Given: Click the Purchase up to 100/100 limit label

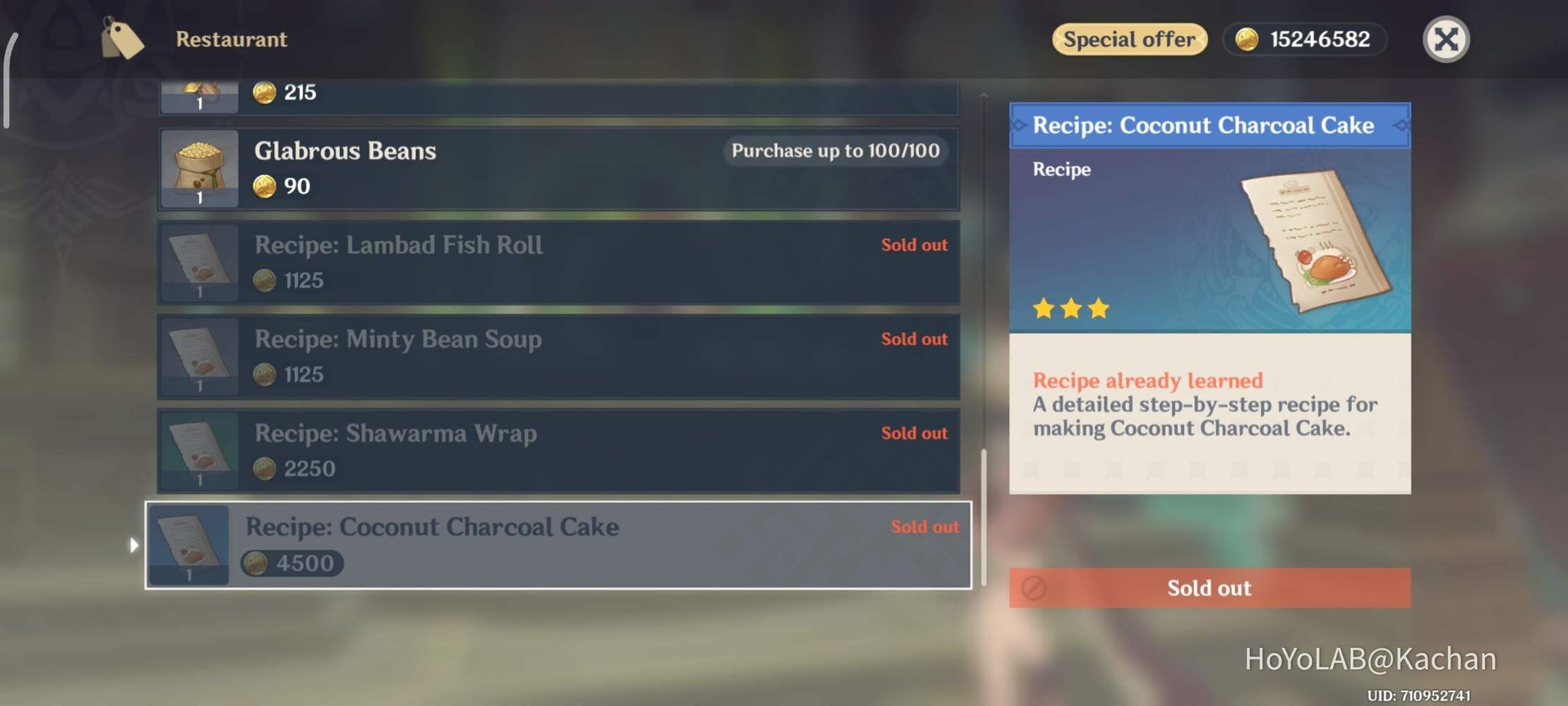Looking at the screenshot, I should coord(836,150).
